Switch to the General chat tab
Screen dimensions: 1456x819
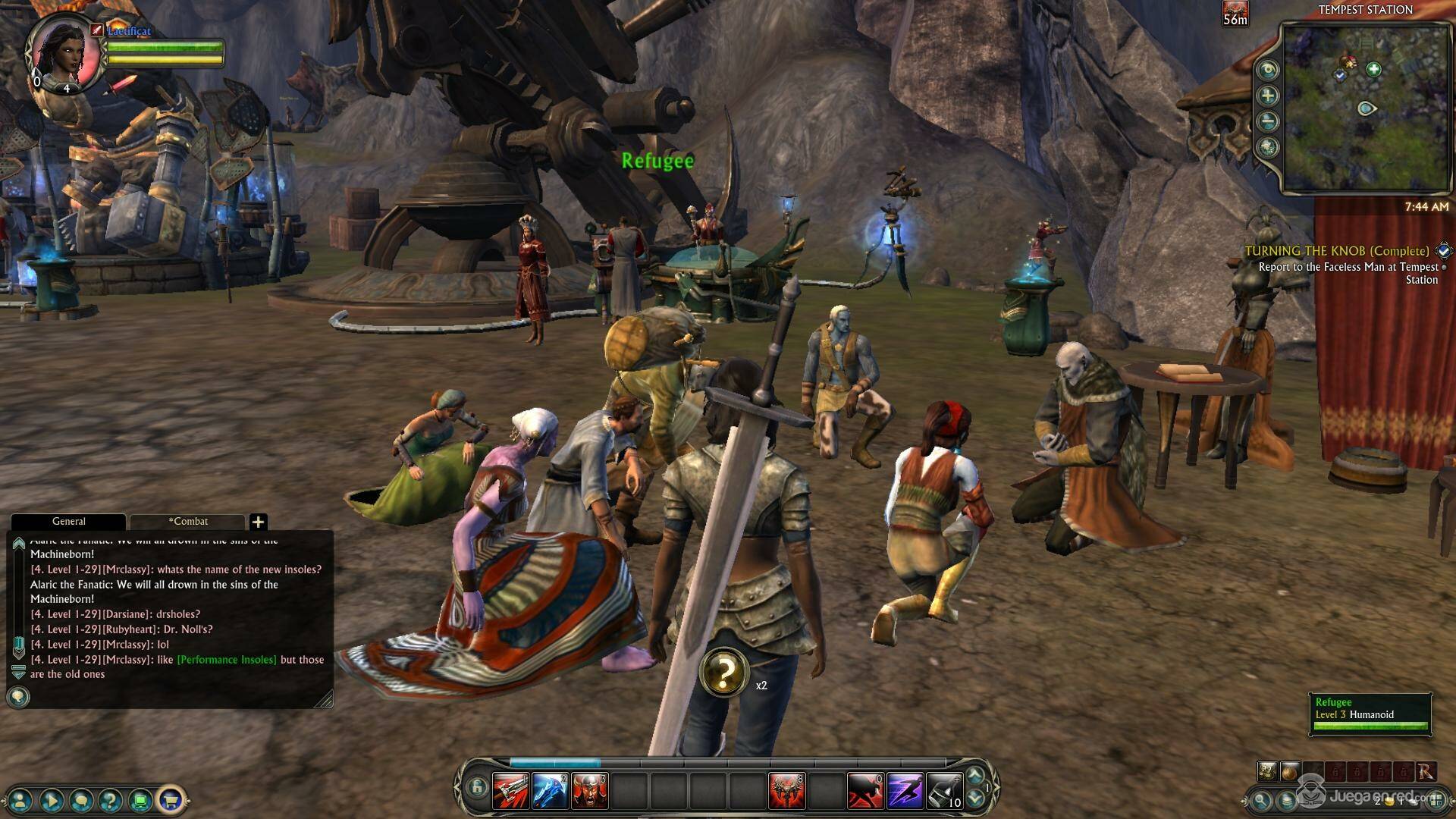(x=68, y=522)
